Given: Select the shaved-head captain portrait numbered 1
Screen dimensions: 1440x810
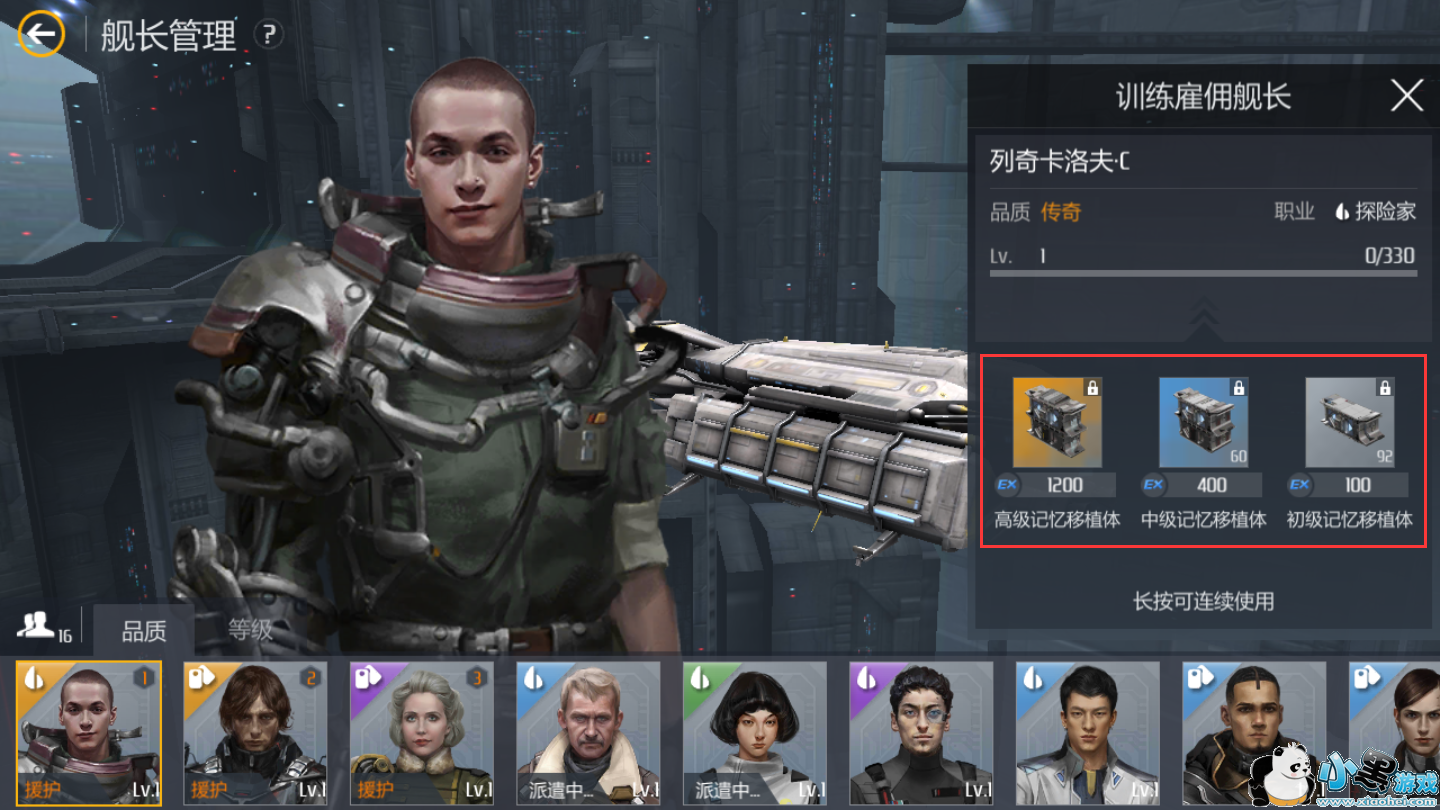Looking at the screenshot, I should coord(88,733).
